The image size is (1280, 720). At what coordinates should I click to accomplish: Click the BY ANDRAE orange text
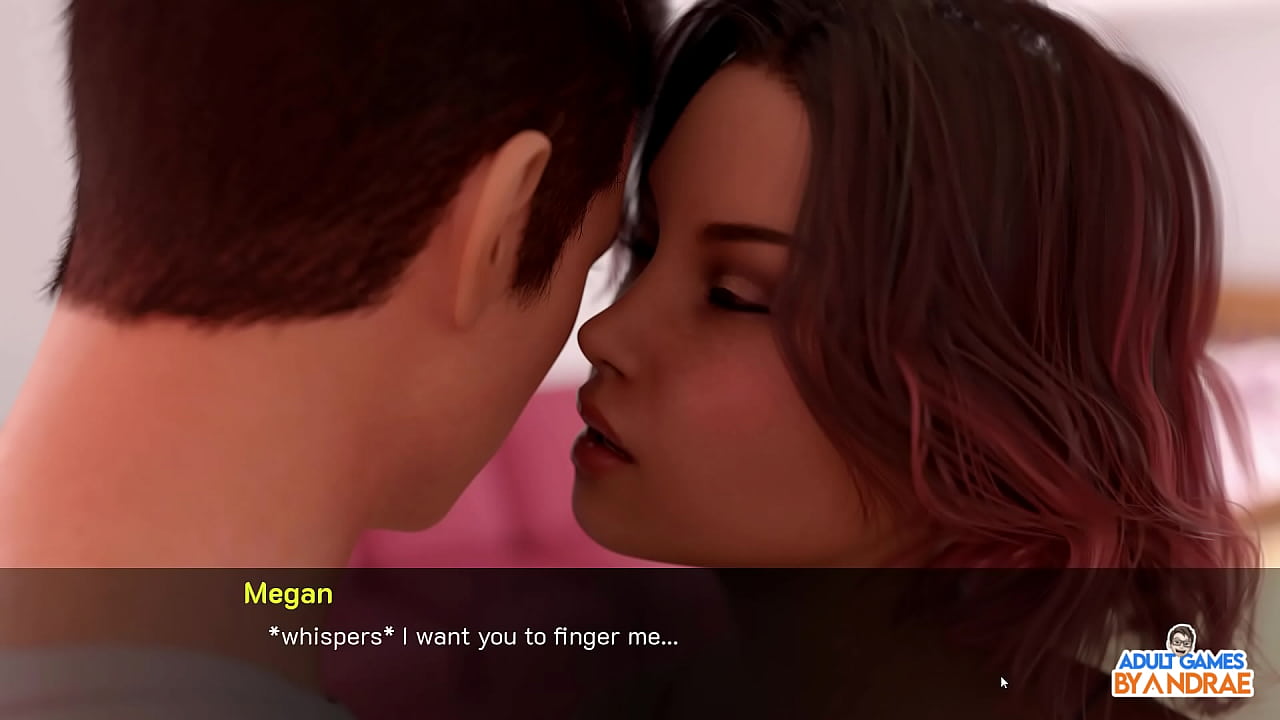pyautogui.click(x=1183, y=684)
